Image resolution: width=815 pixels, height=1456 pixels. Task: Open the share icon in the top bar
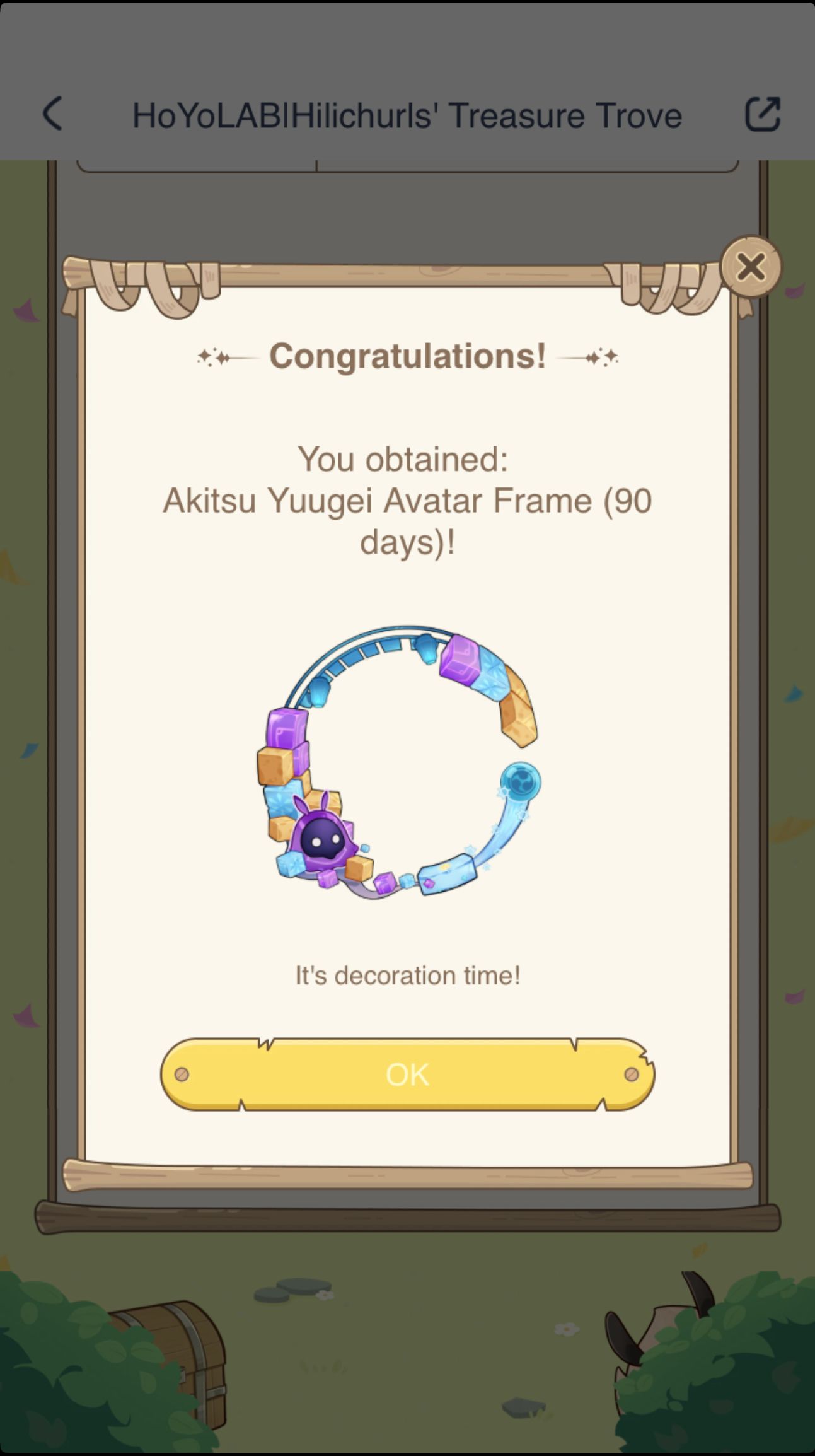(763, 115)
